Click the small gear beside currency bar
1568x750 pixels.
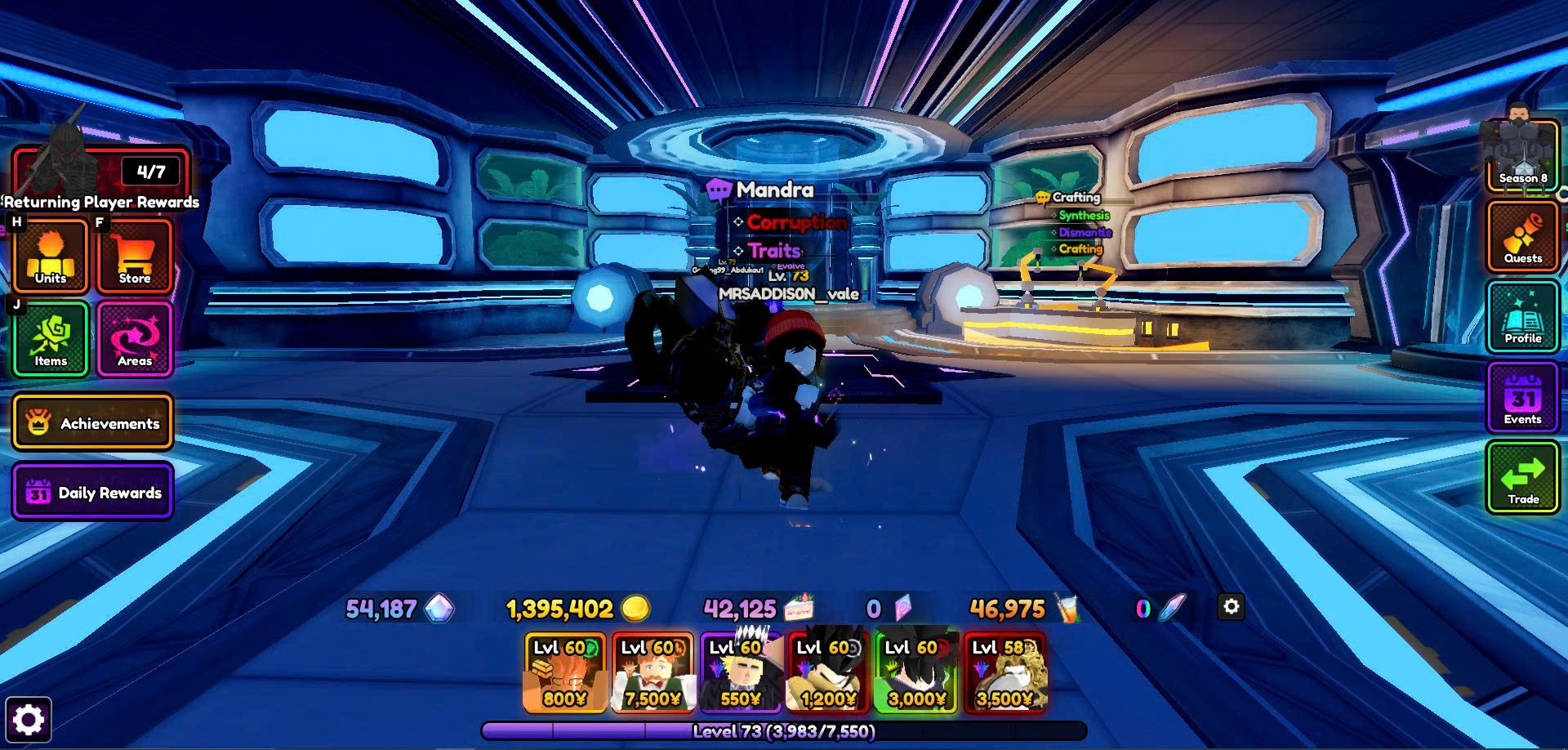point(1231,606)
